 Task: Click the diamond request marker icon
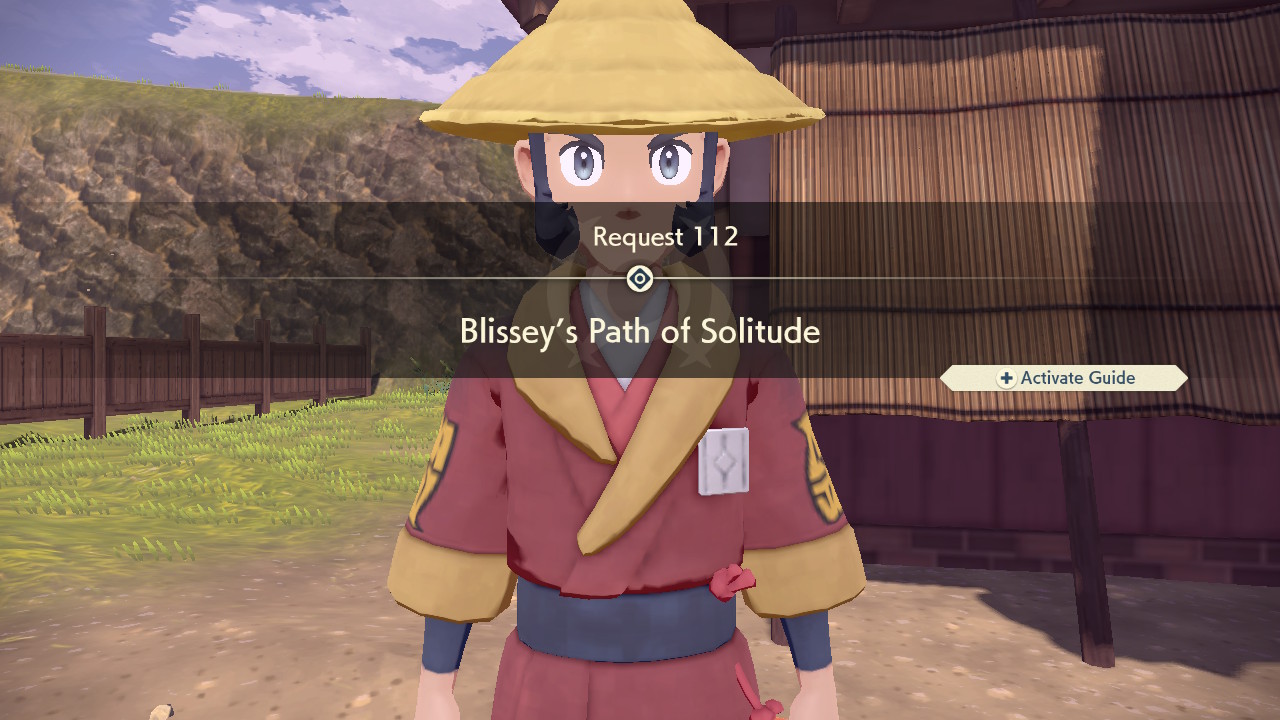(639, 279)
